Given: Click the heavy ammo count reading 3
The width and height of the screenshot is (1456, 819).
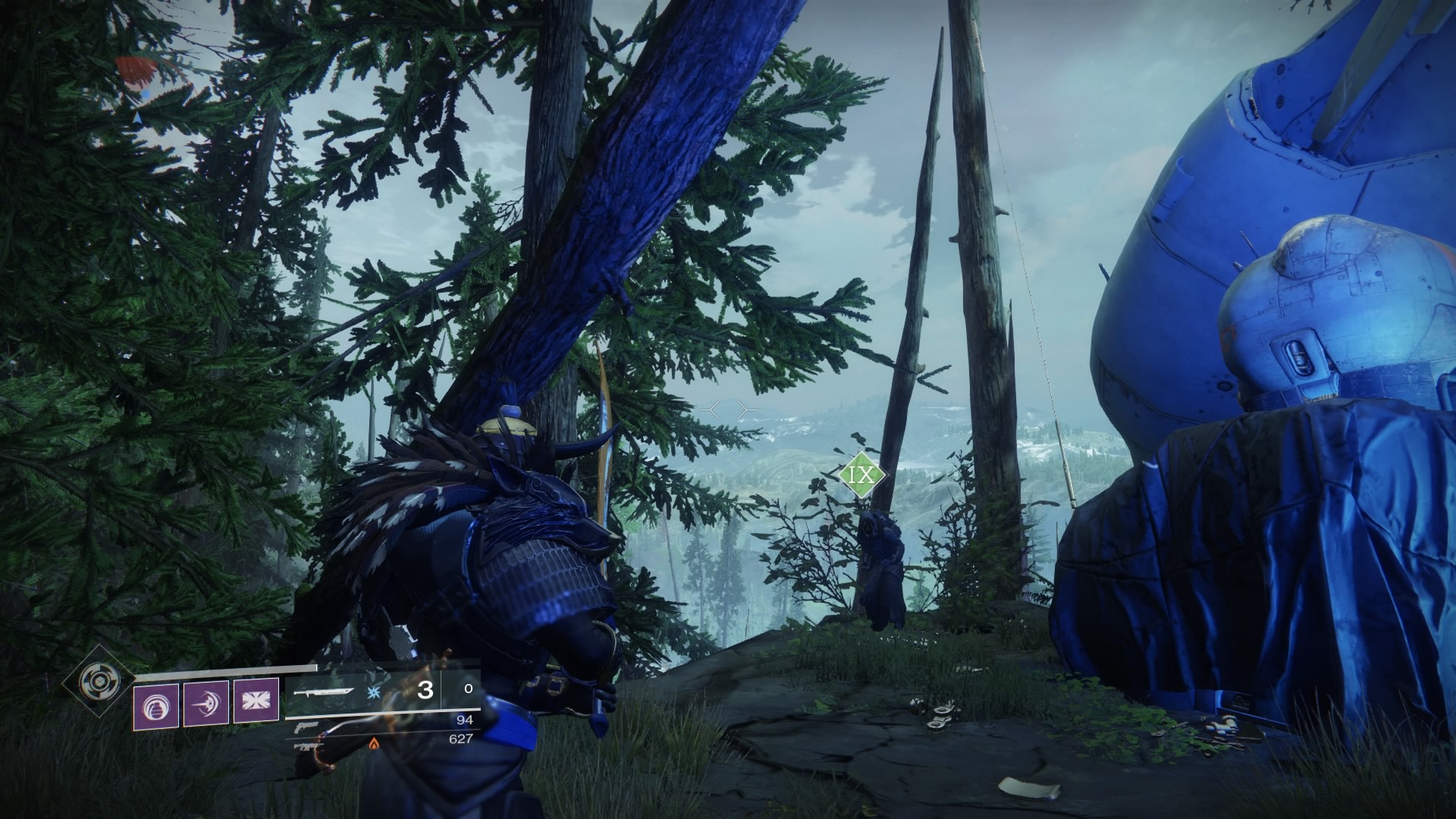Looking at the screenshot, I should tap(425, 691).
